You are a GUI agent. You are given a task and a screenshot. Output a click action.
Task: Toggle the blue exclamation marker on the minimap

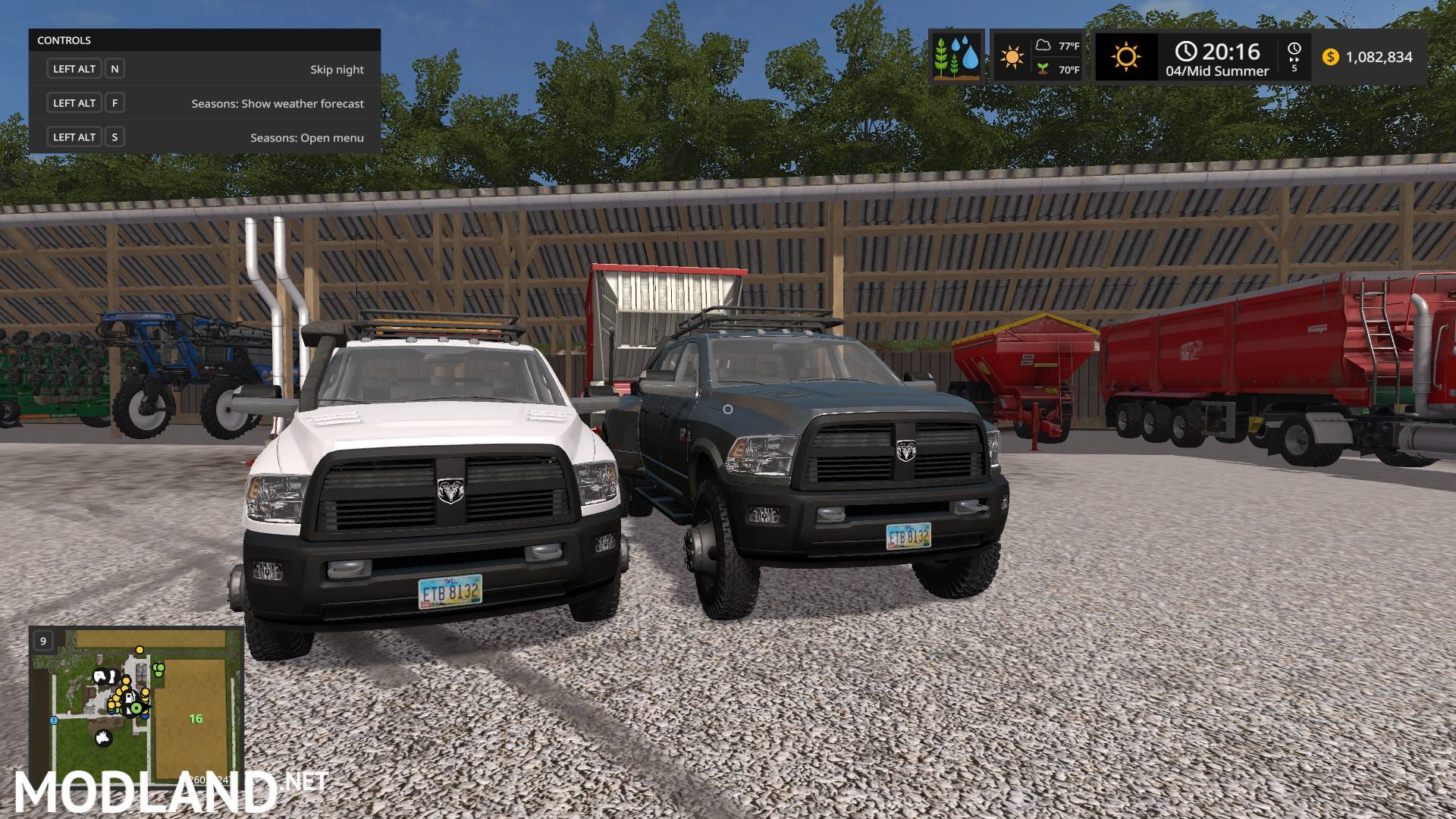[54, 720]
